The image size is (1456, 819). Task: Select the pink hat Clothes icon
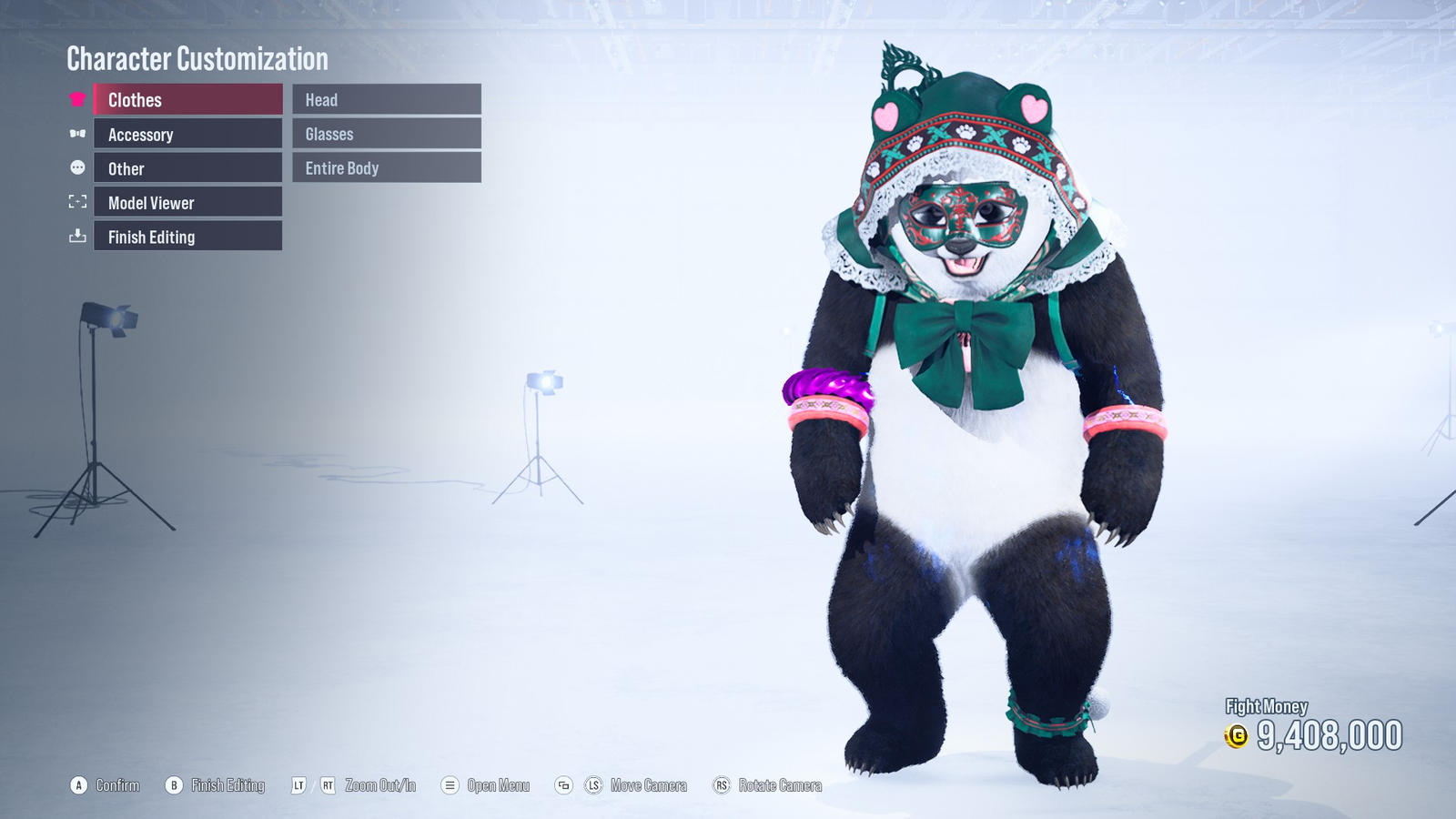click(77, 99)
